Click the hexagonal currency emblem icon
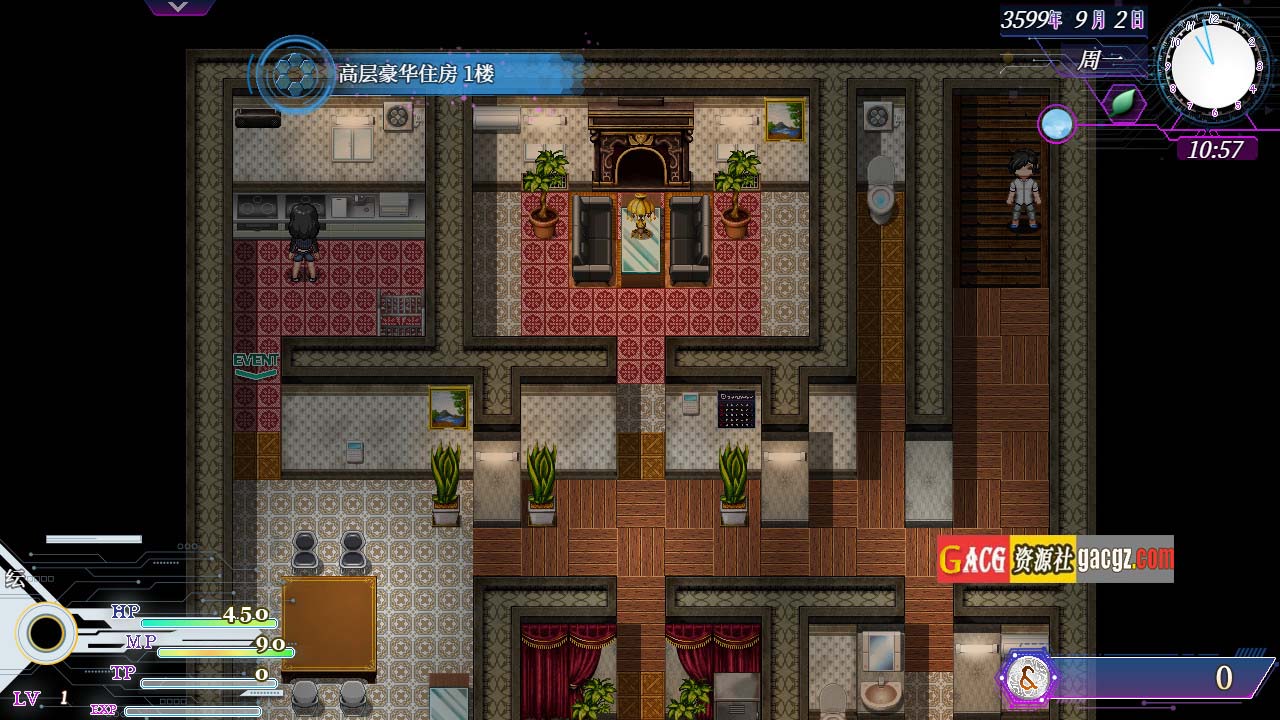This screenshot has height=720, width=1280. coord(1026,679)
